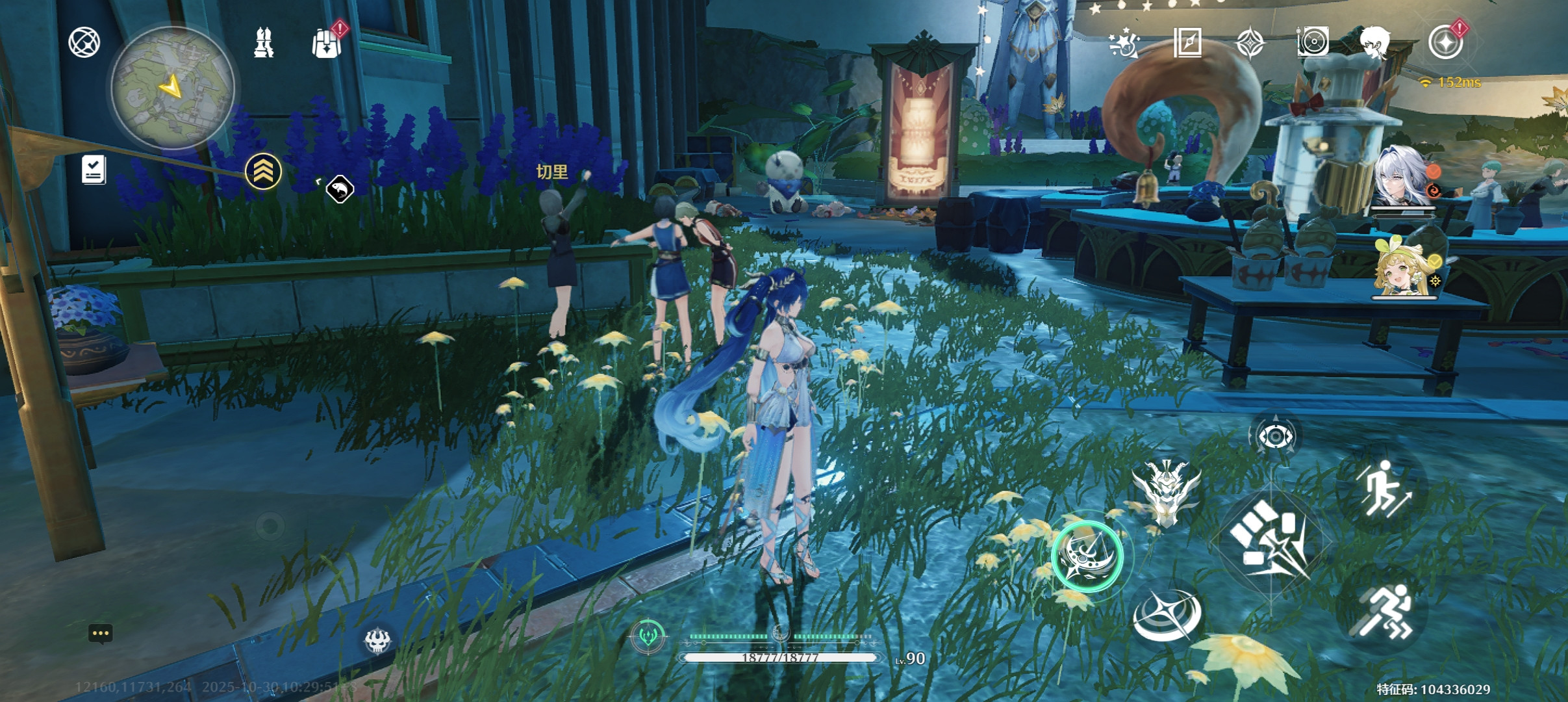Select the diamond fish marker icon

point(339,190)
